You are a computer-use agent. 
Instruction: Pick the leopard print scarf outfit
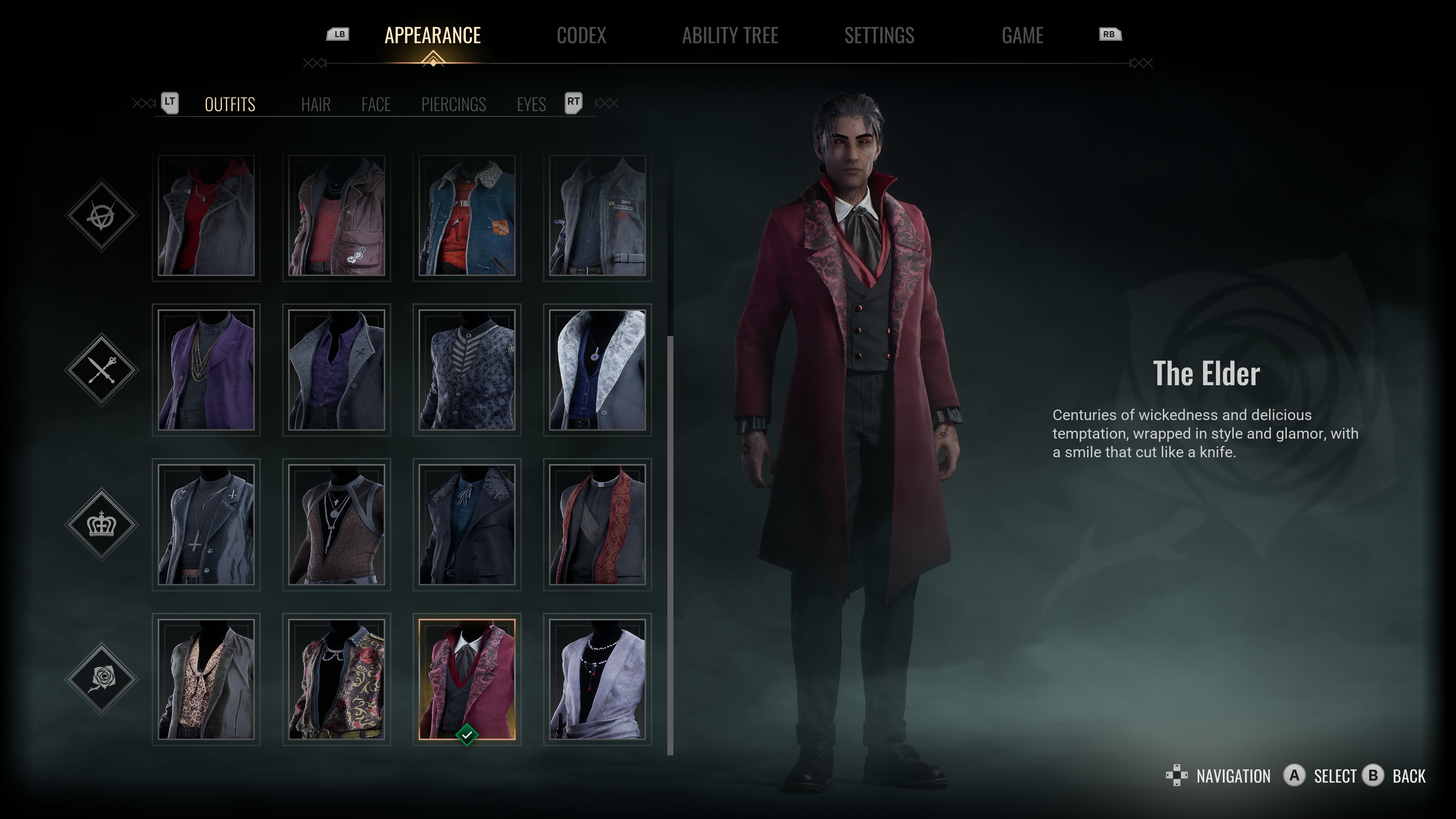coord(206,679)
